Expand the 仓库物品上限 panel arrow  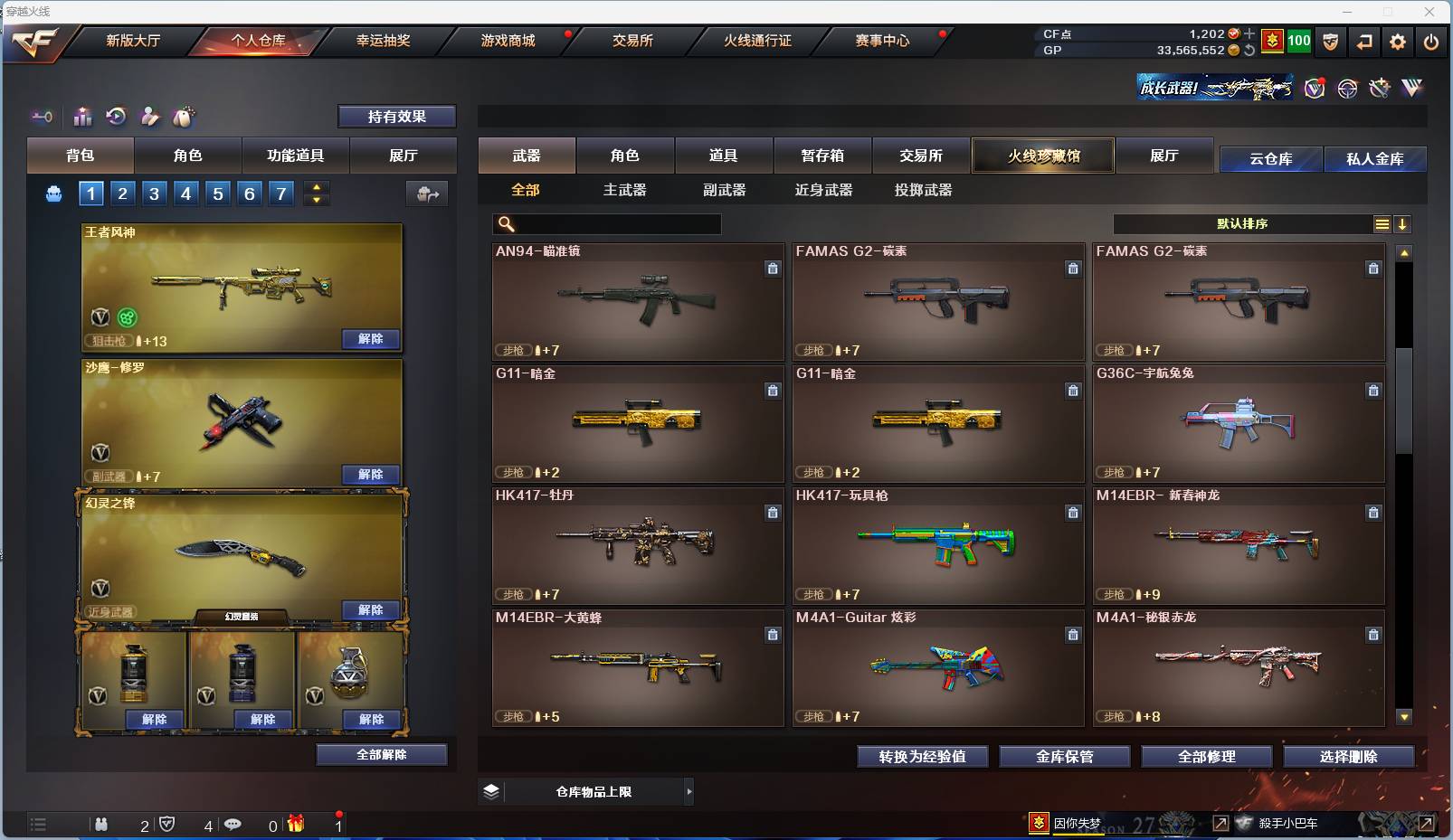coord(689,791)
